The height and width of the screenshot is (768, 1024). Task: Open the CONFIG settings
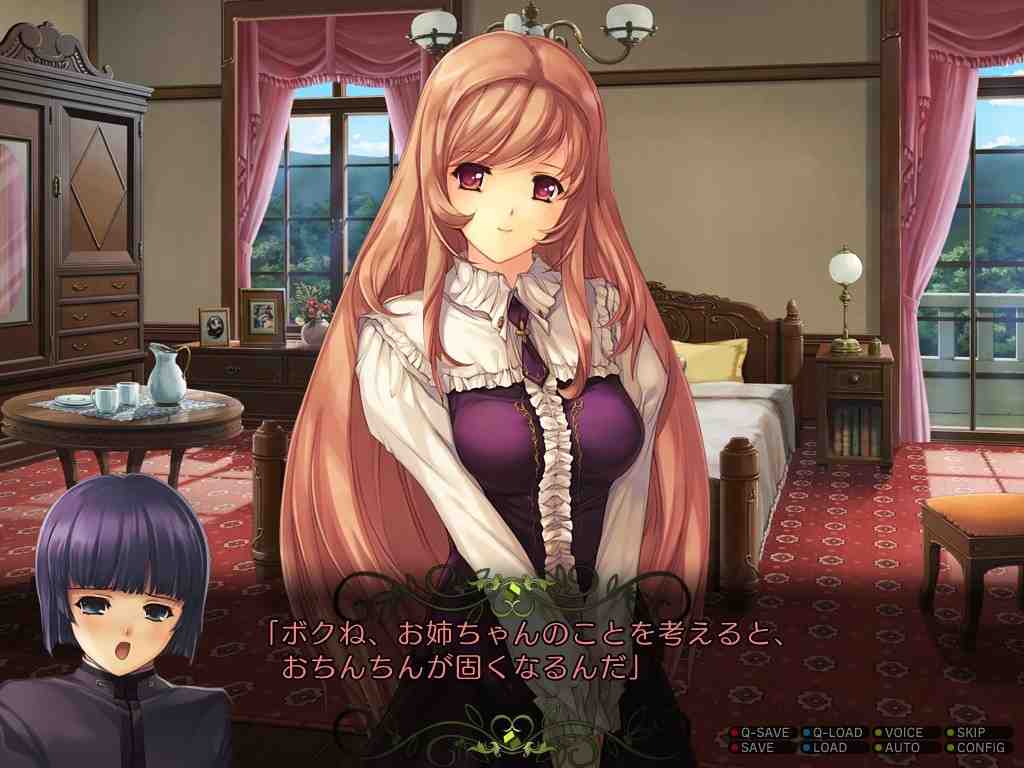click(980, 747)
